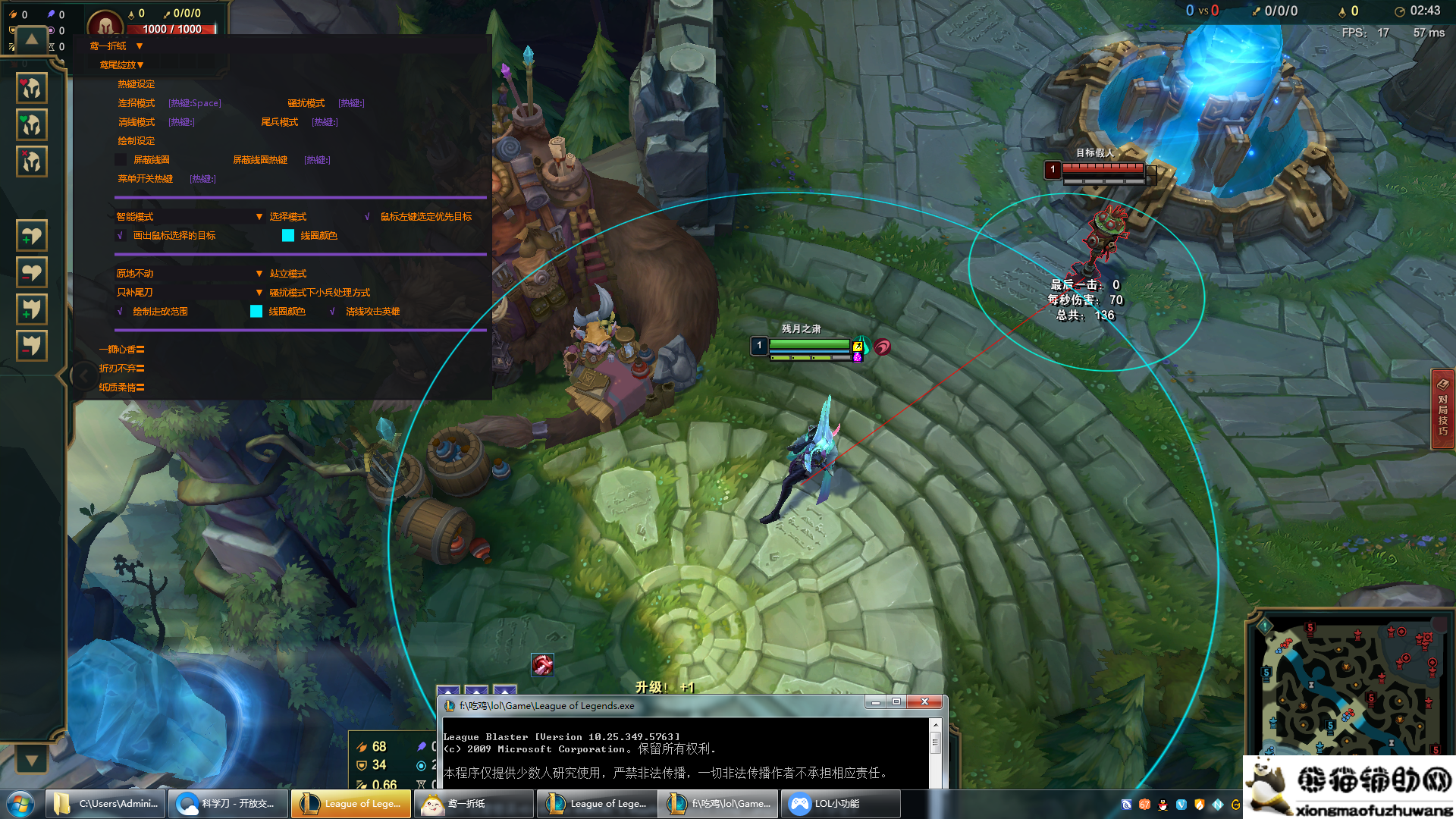Toggle the 清线攻击英雄 checkbox
The width and height of the screenshot is (1456, 819).
click(332, 312)
